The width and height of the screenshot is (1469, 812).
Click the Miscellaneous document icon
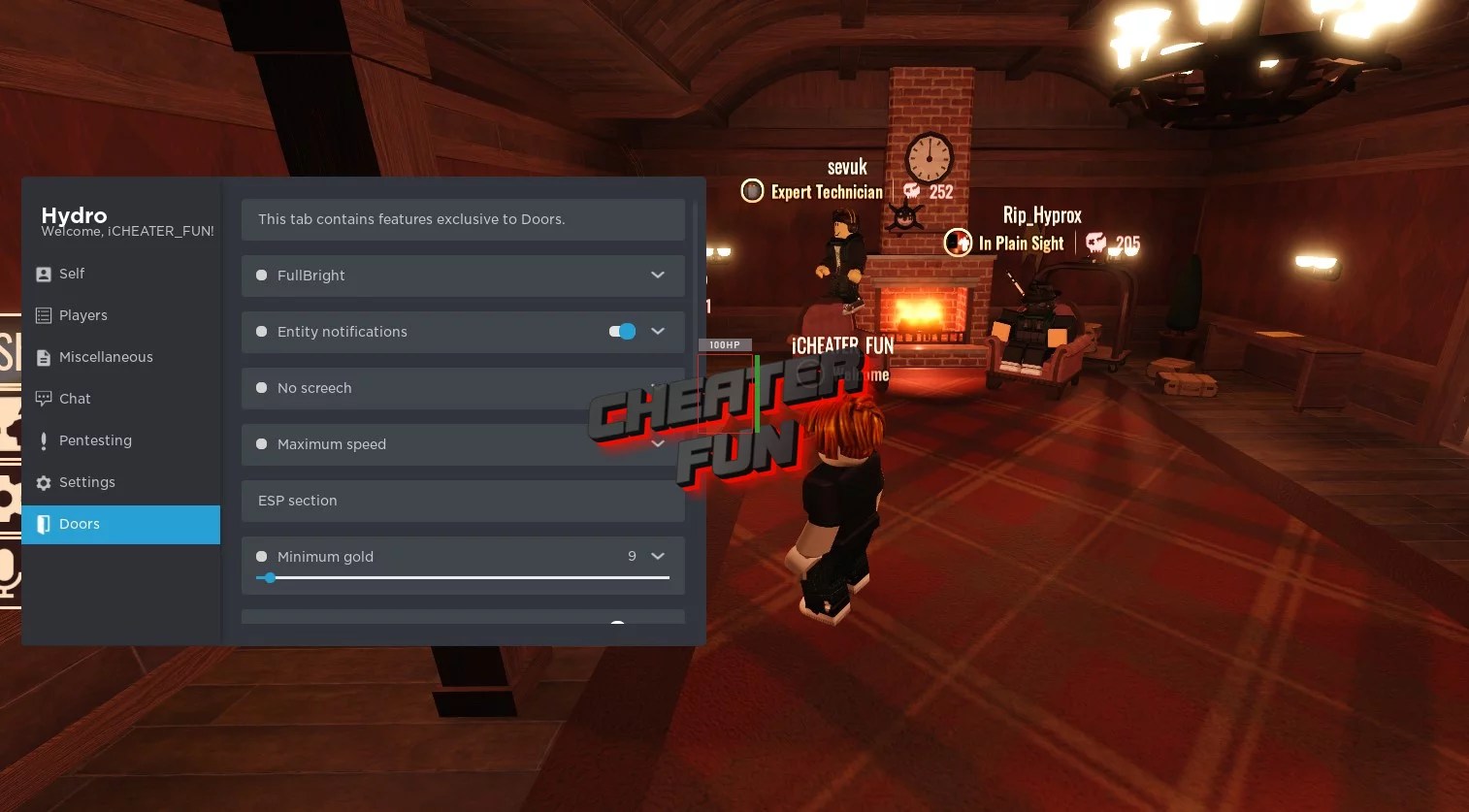(43, 356)
